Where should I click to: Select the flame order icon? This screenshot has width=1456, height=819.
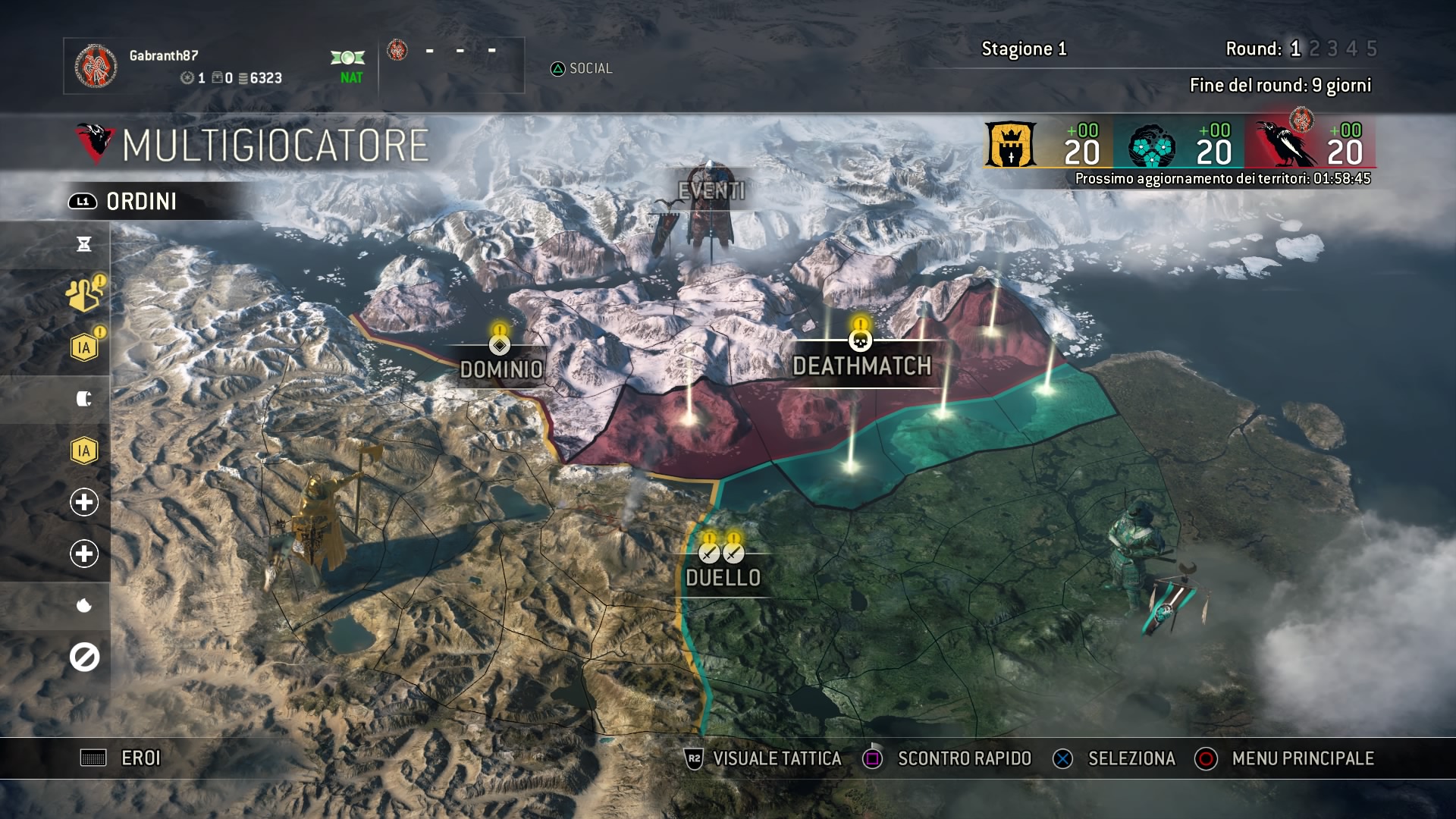(x=84, y=605)
